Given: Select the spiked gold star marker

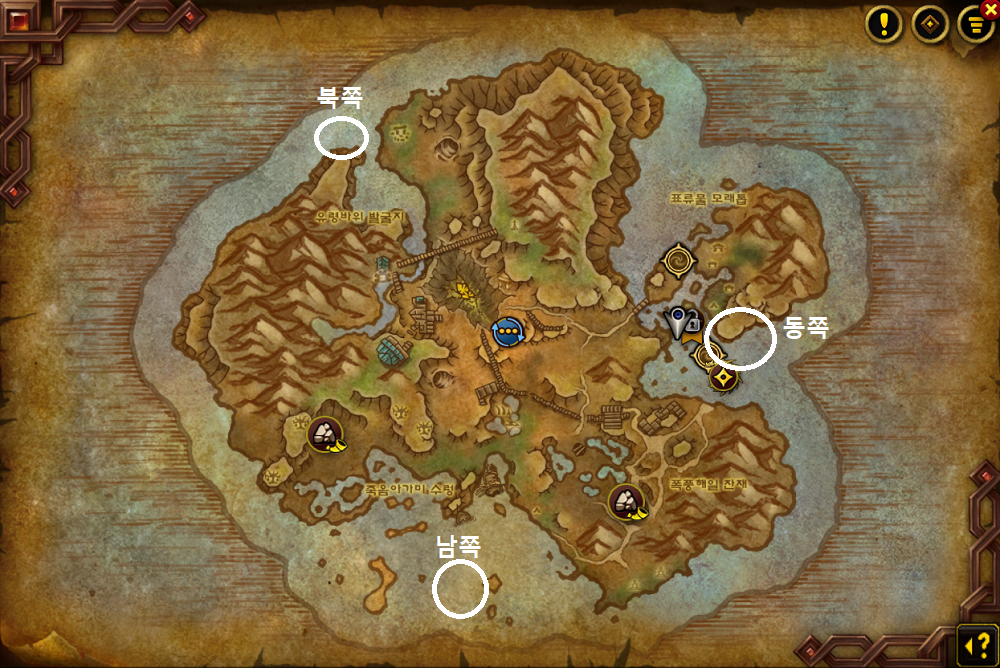Looking at the screenshot, I should click(x=723, y=377).
